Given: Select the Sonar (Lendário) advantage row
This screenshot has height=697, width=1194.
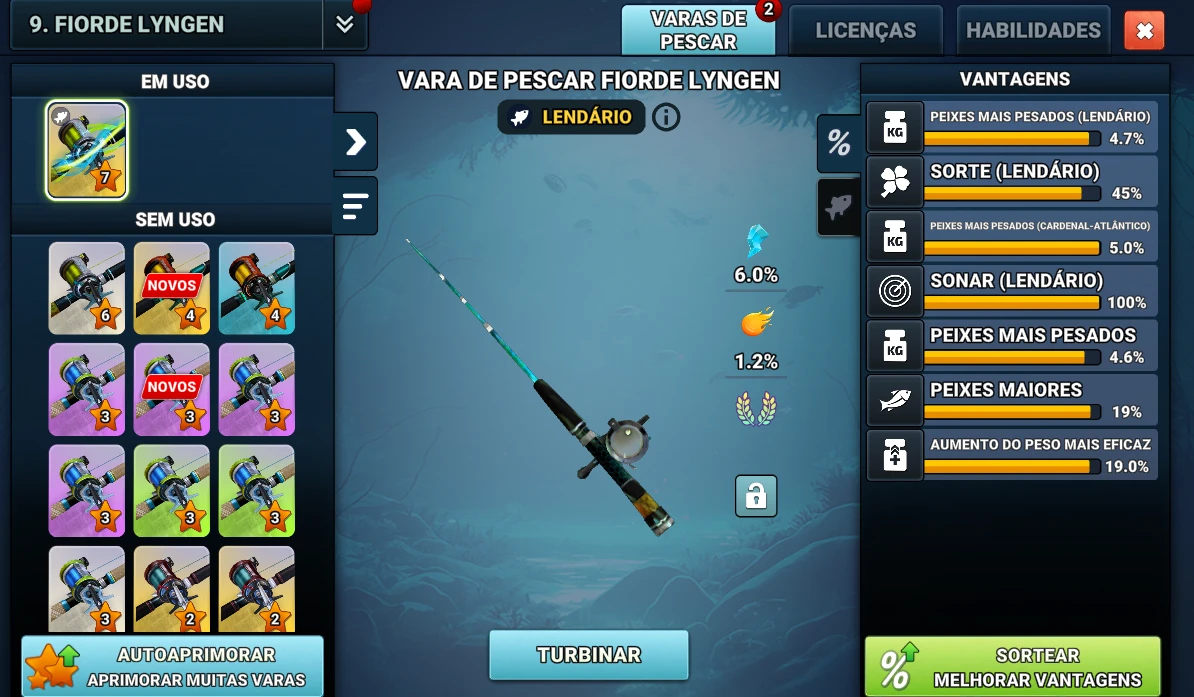Looking at the screenshot, I should (x=1012, y=290).
